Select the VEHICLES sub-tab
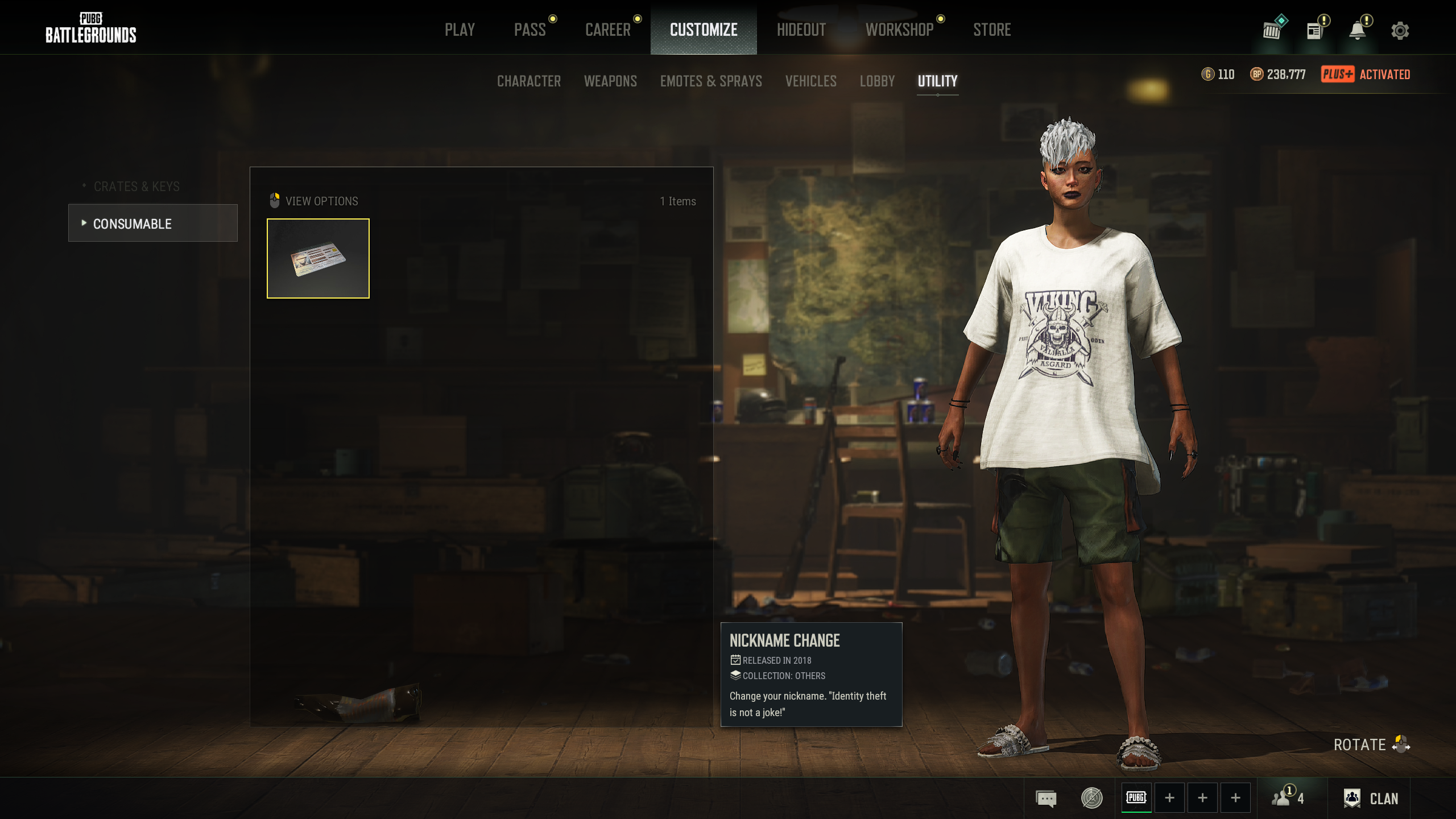The height and width of the screenshot is (819, 1456). pos(810,81)
